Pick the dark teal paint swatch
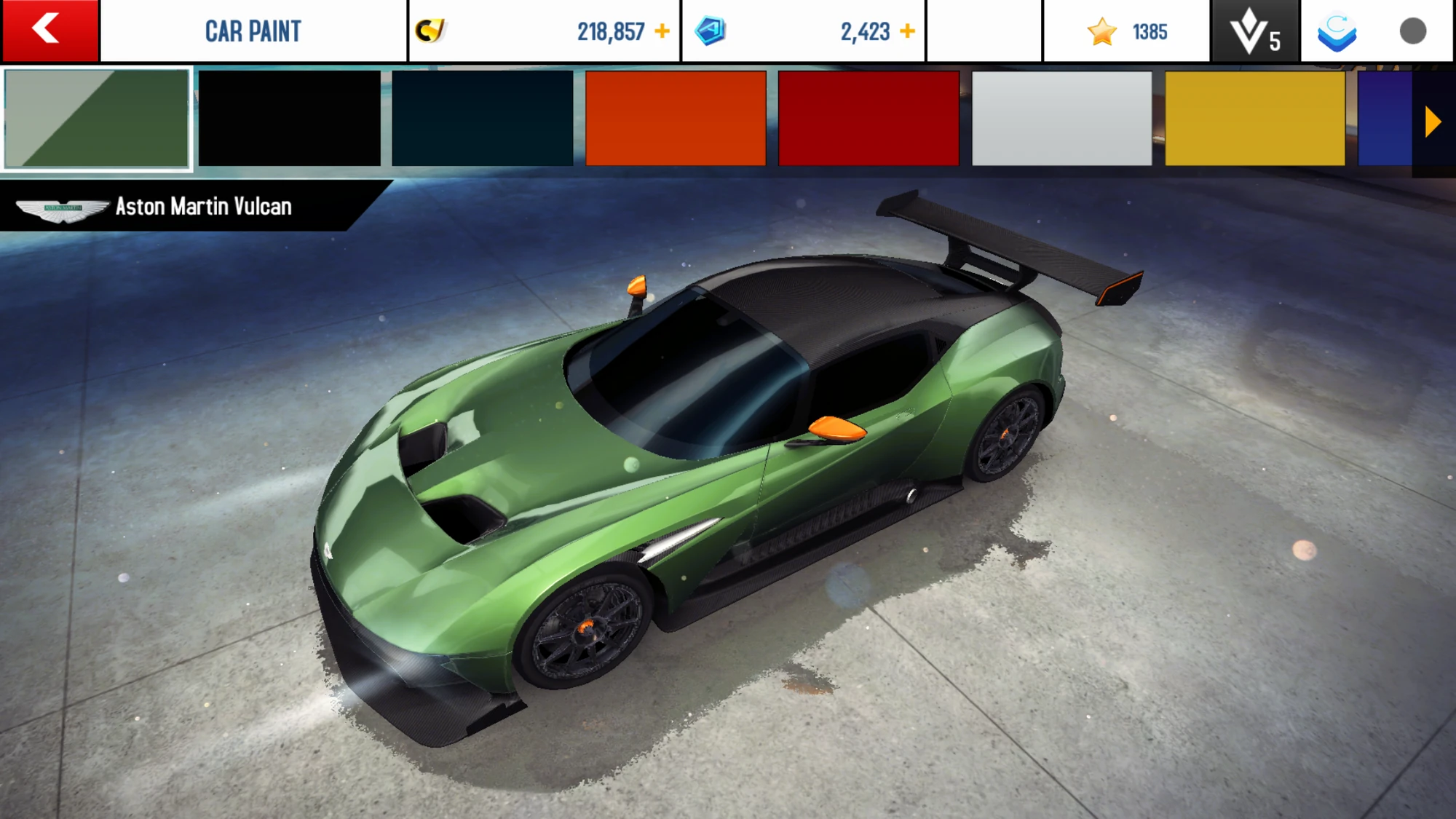This screenshot has height=819, width=1456. tap(483, 119)
